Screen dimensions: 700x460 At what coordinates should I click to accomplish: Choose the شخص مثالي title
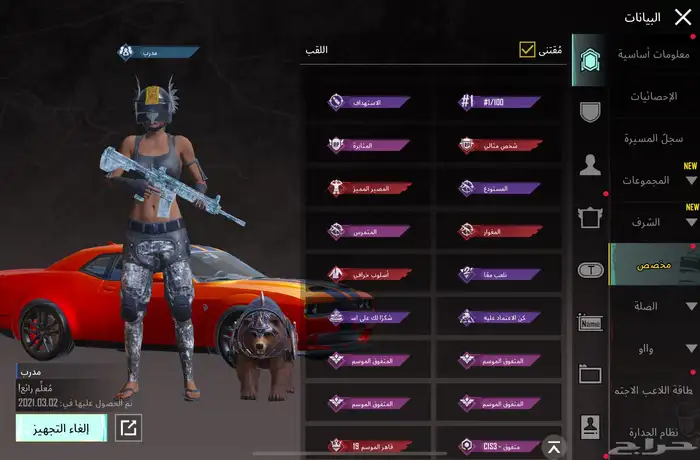(x=498, y=145)
